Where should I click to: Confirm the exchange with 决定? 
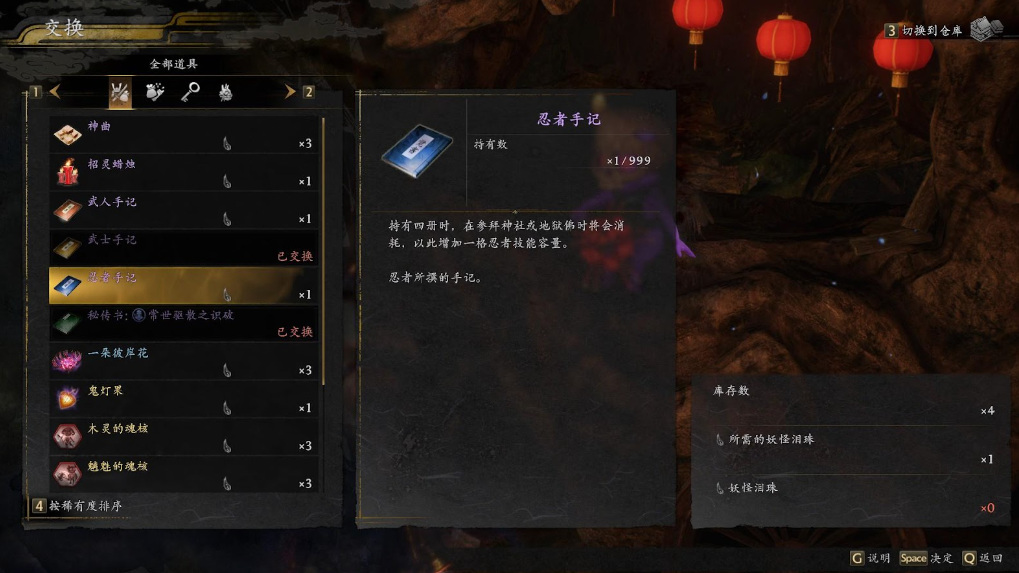tap(927, 558)
